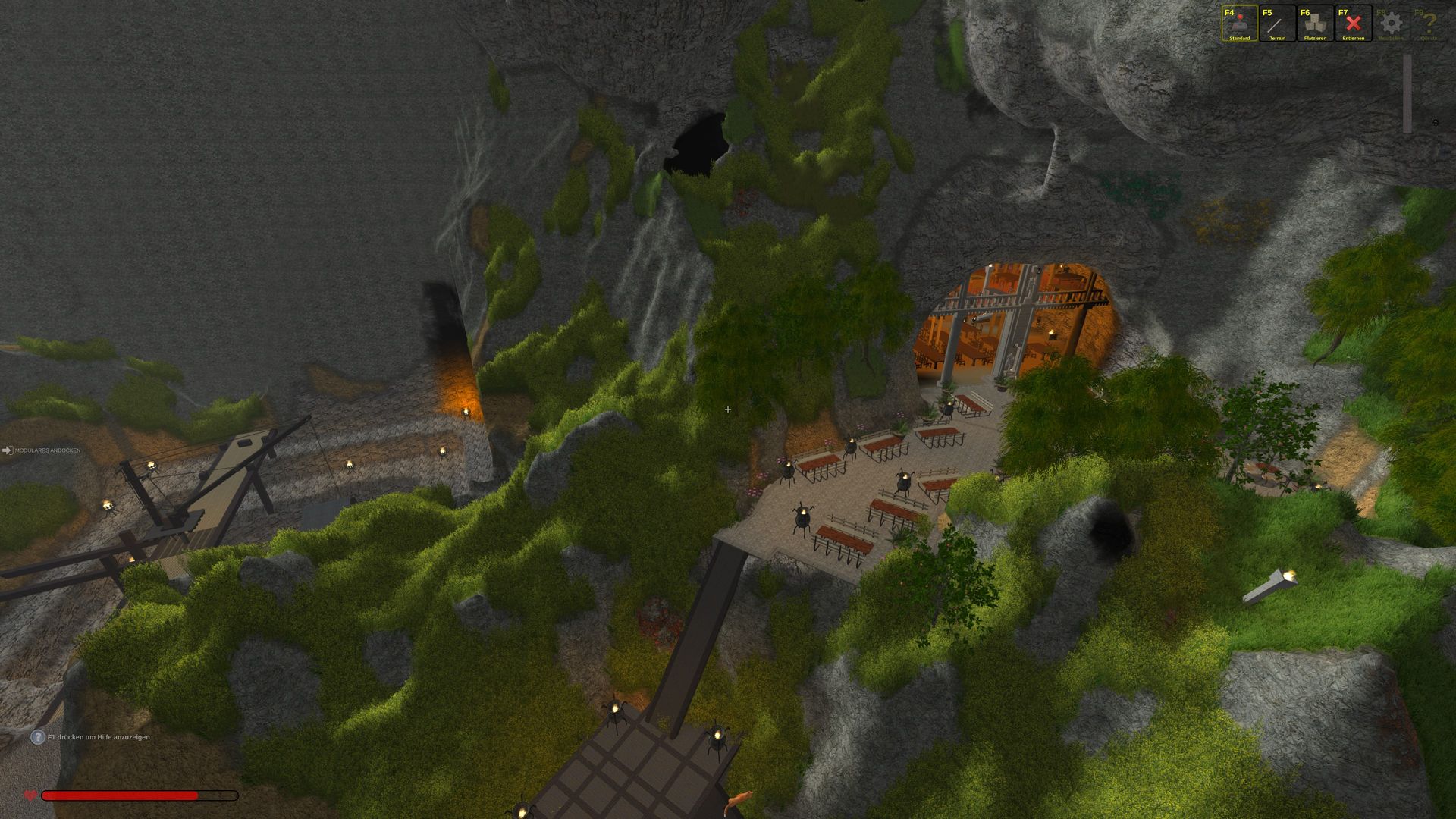Screen dimensions: 1456x819
Task: Activate the Platzieren block placement tool
Action: (1315, 24)
